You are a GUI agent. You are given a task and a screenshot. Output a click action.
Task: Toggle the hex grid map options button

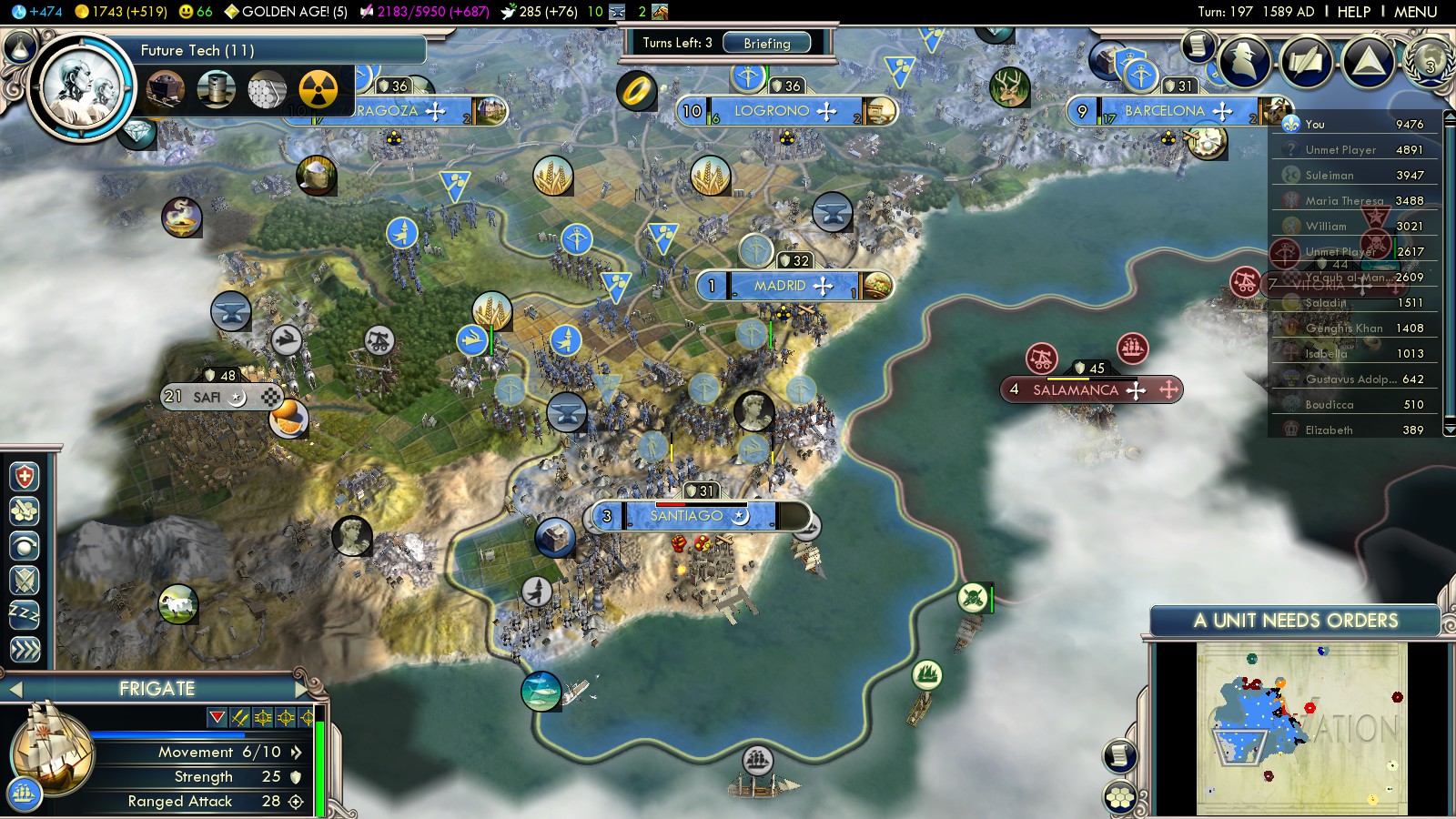point(1120,798)
